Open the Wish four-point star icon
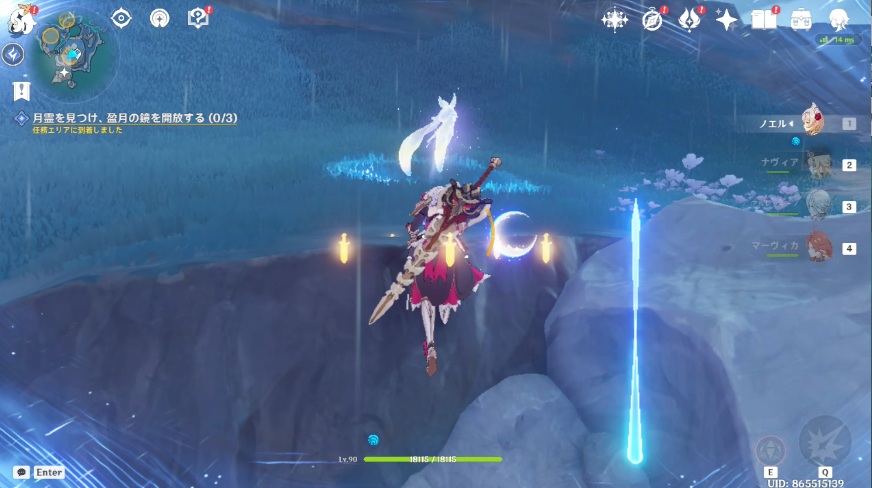Screen dimensions: 872x488 726,19
